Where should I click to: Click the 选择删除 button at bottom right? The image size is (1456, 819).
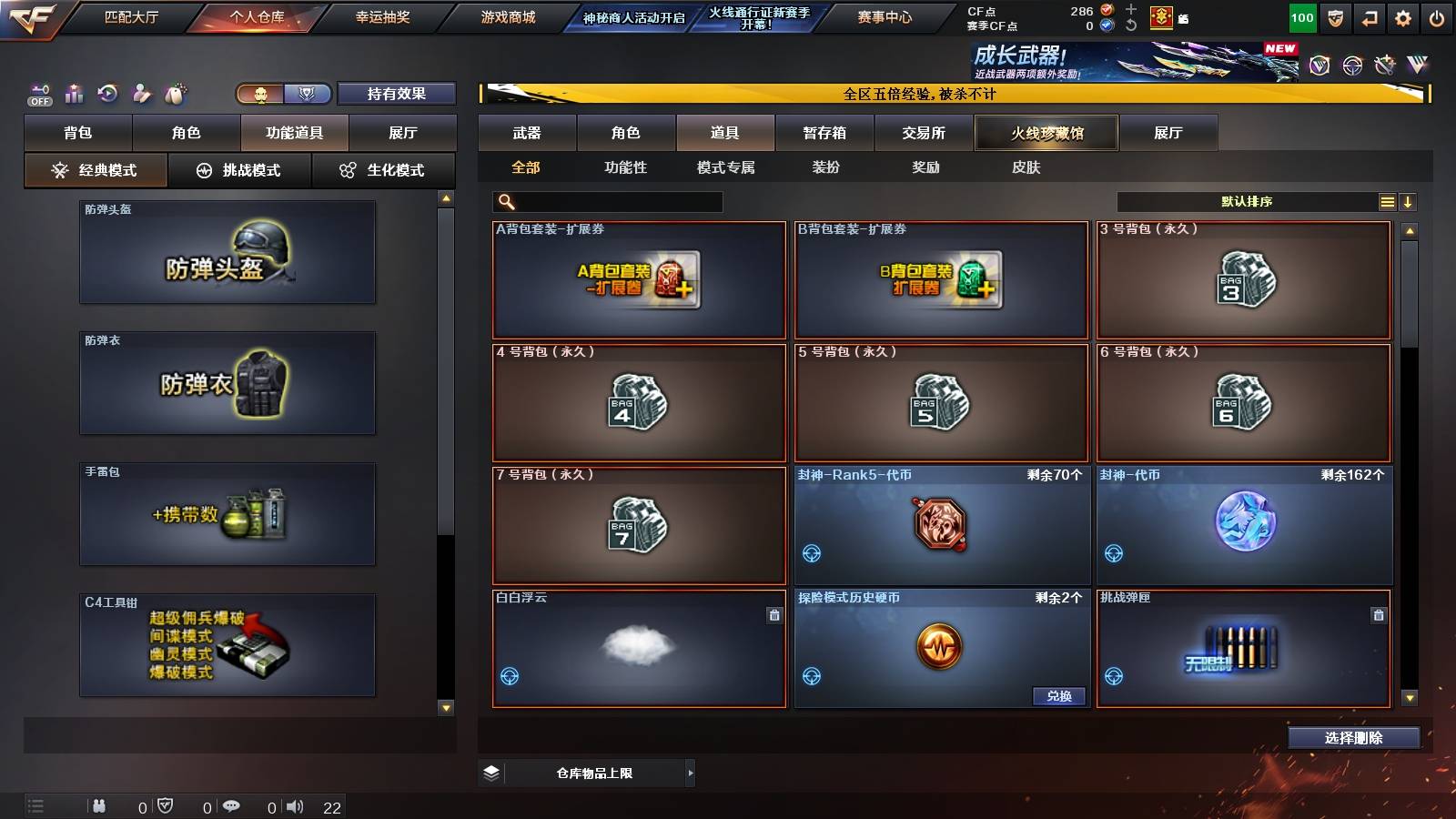[1353, 738]
